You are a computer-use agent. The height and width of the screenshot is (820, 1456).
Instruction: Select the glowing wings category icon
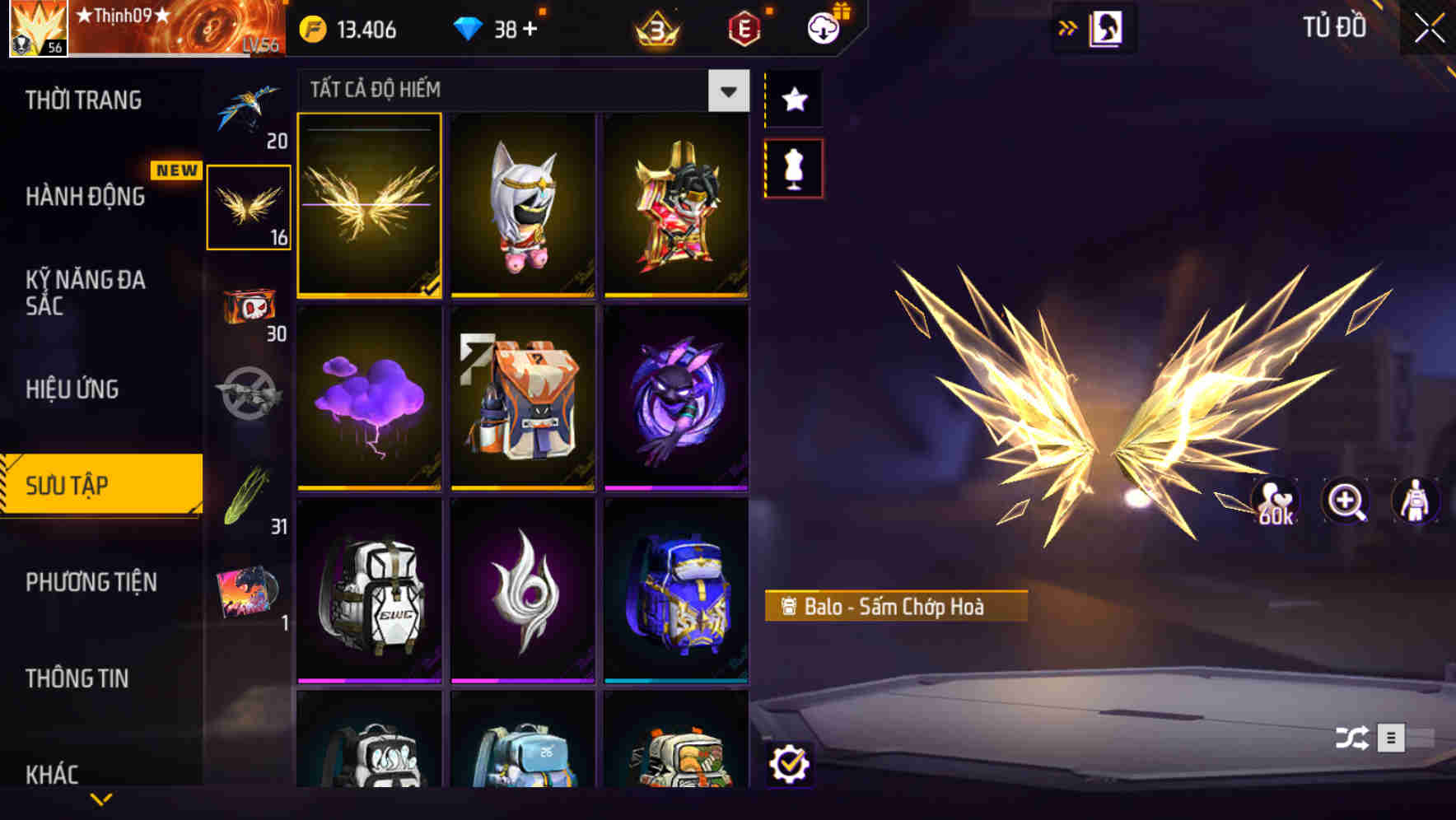coord(250,210)
